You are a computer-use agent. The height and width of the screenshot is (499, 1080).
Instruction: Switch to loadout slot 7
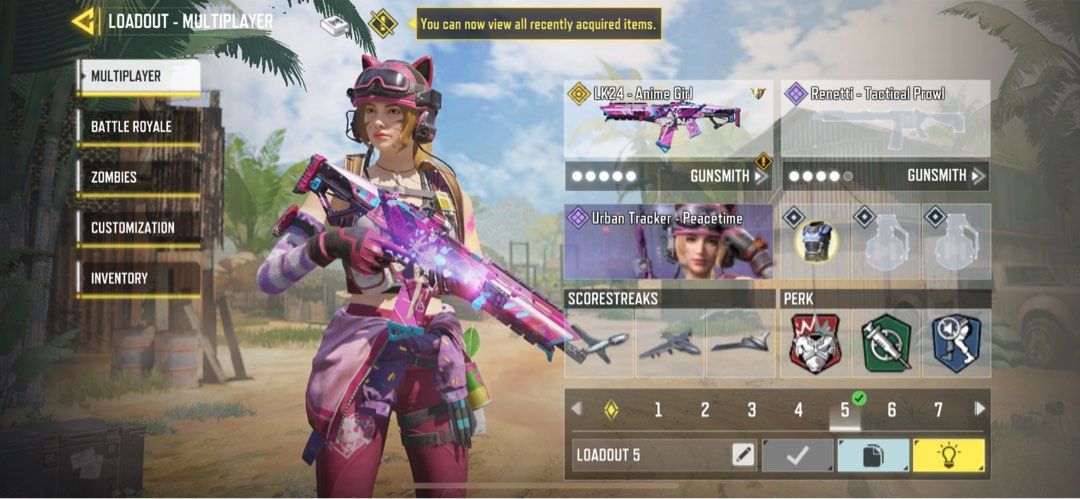click(938, 409)
